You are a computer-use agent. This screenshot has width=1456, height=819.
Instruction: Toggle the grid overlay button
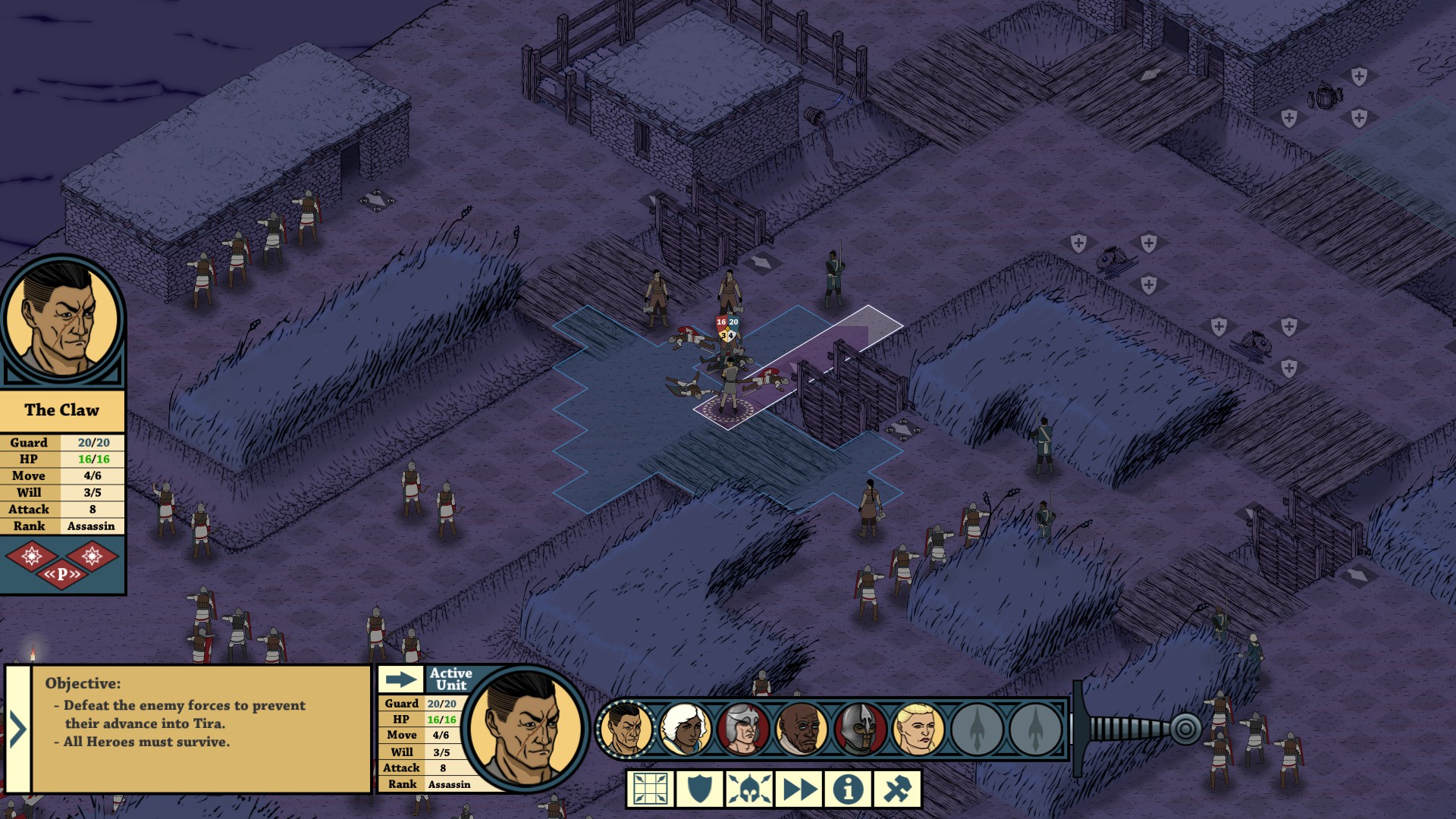click(x=651, y=789)
